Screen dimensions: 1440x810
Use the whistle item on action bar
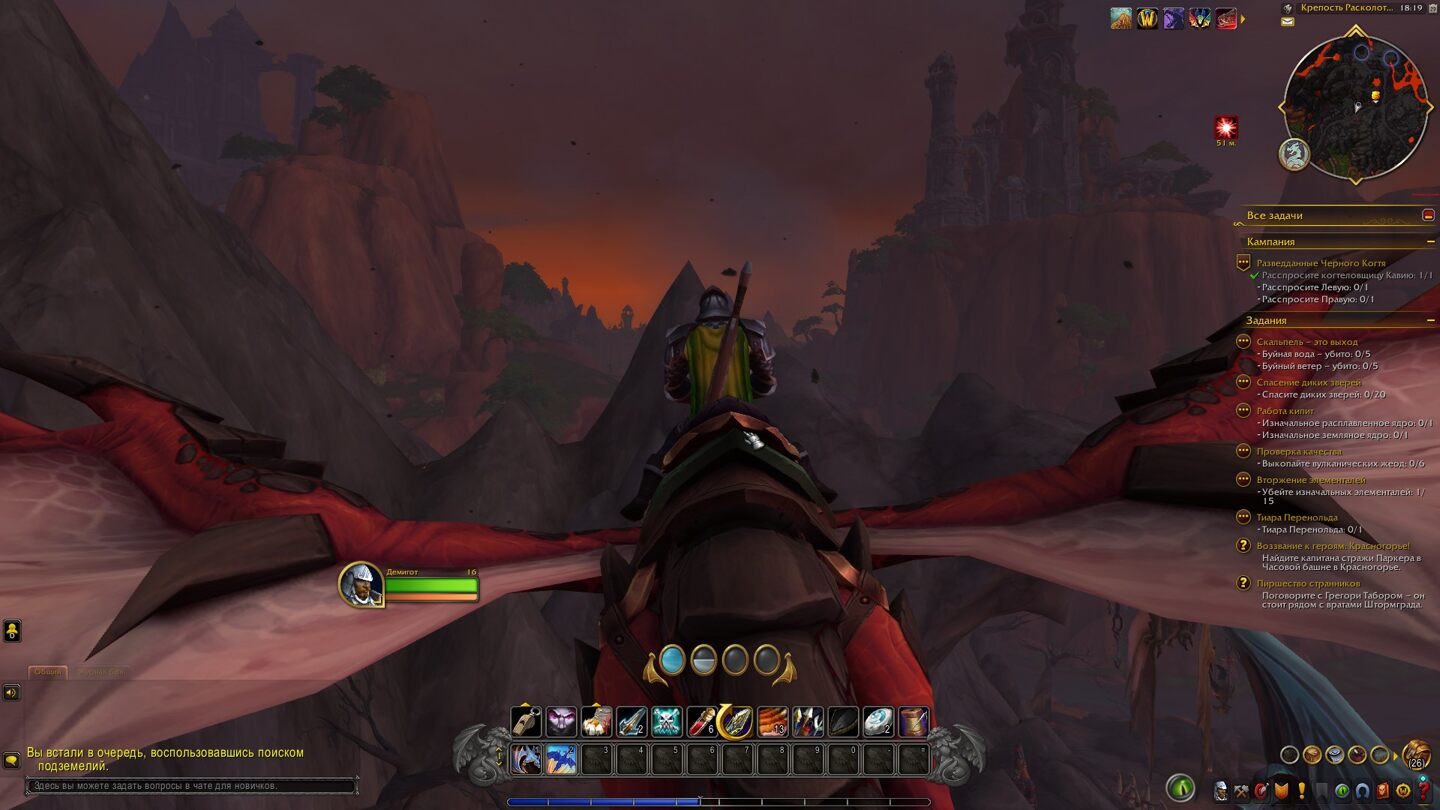[x=526, y=721]
